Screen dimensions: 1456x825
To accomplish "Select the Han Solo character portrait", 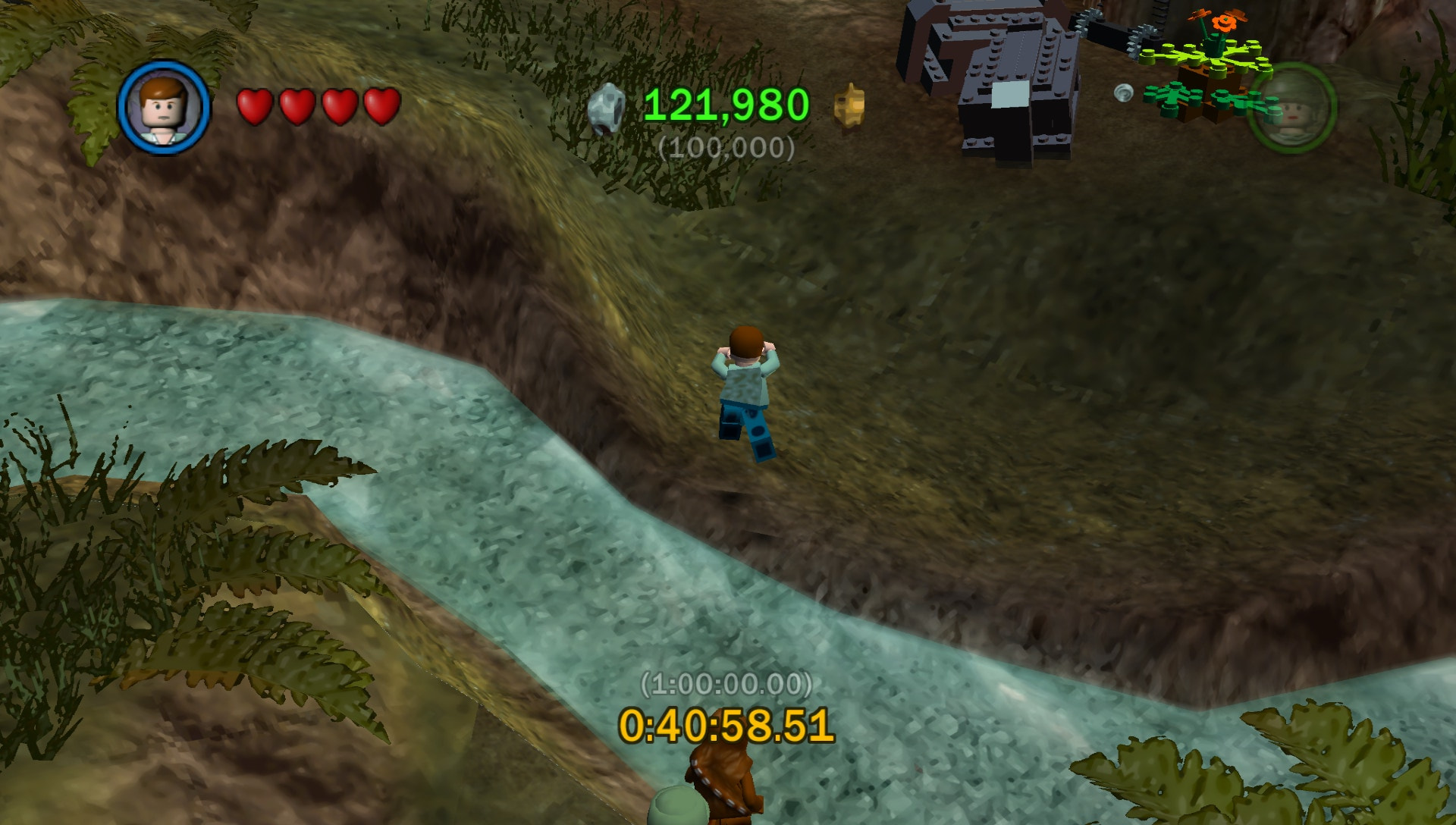I will point(164,107).
